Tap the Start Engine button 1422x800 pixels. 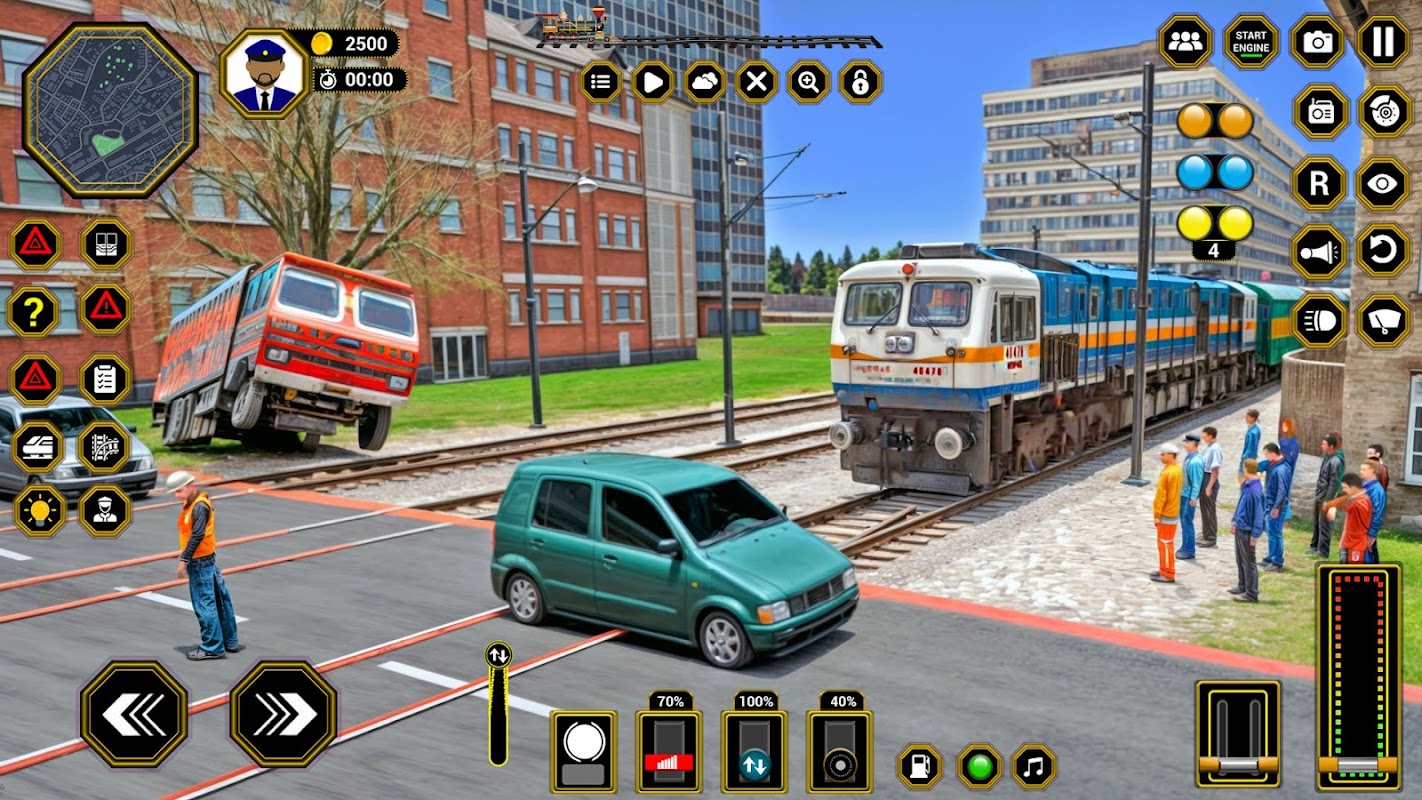(1251, 42)
